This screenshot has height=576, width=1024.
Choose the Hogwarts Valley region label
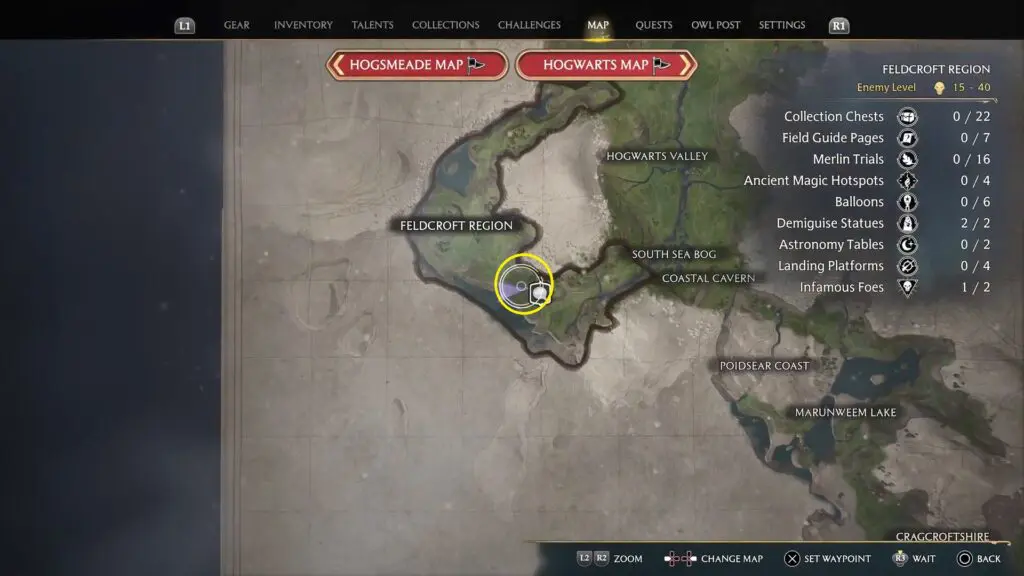pyautogui.click(x=657, y=156)
